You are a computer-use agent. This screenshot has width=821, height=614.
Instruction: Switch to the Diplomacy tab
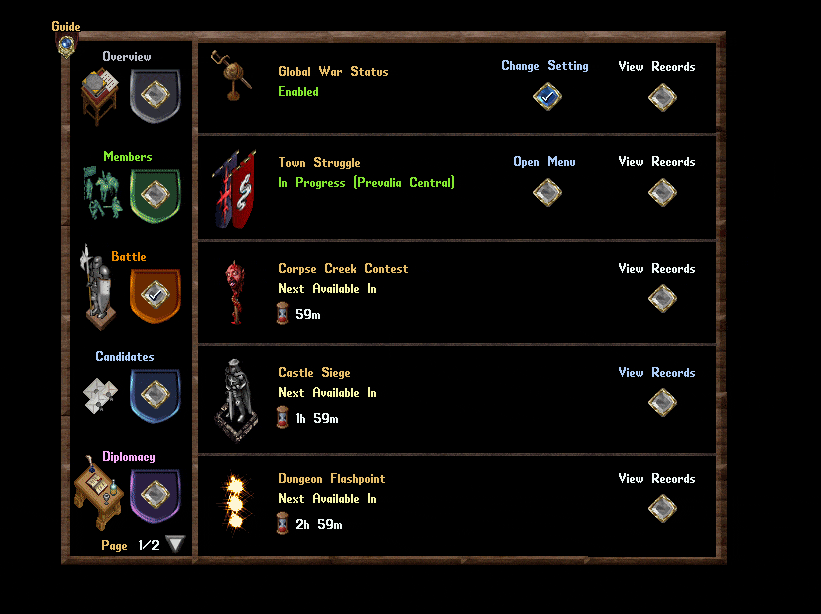click(155, 494)
